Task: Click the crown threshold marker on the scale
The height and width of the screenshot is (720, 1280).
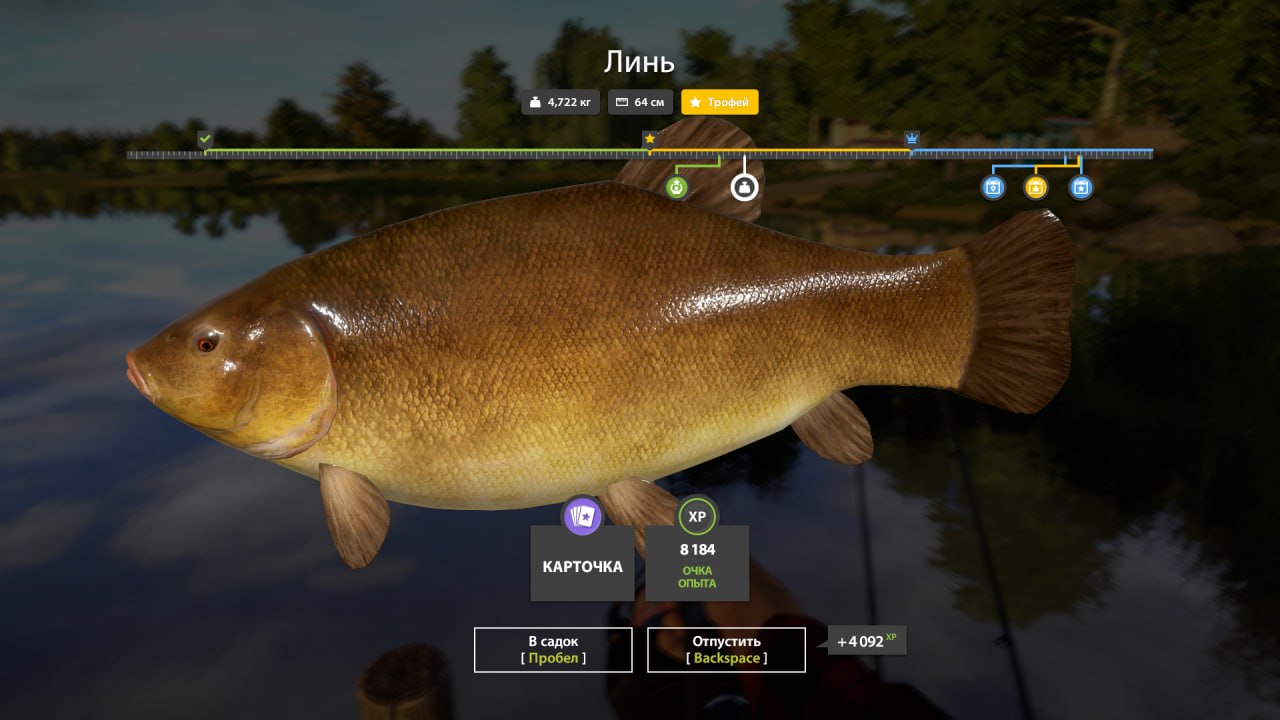Action: 912,138
